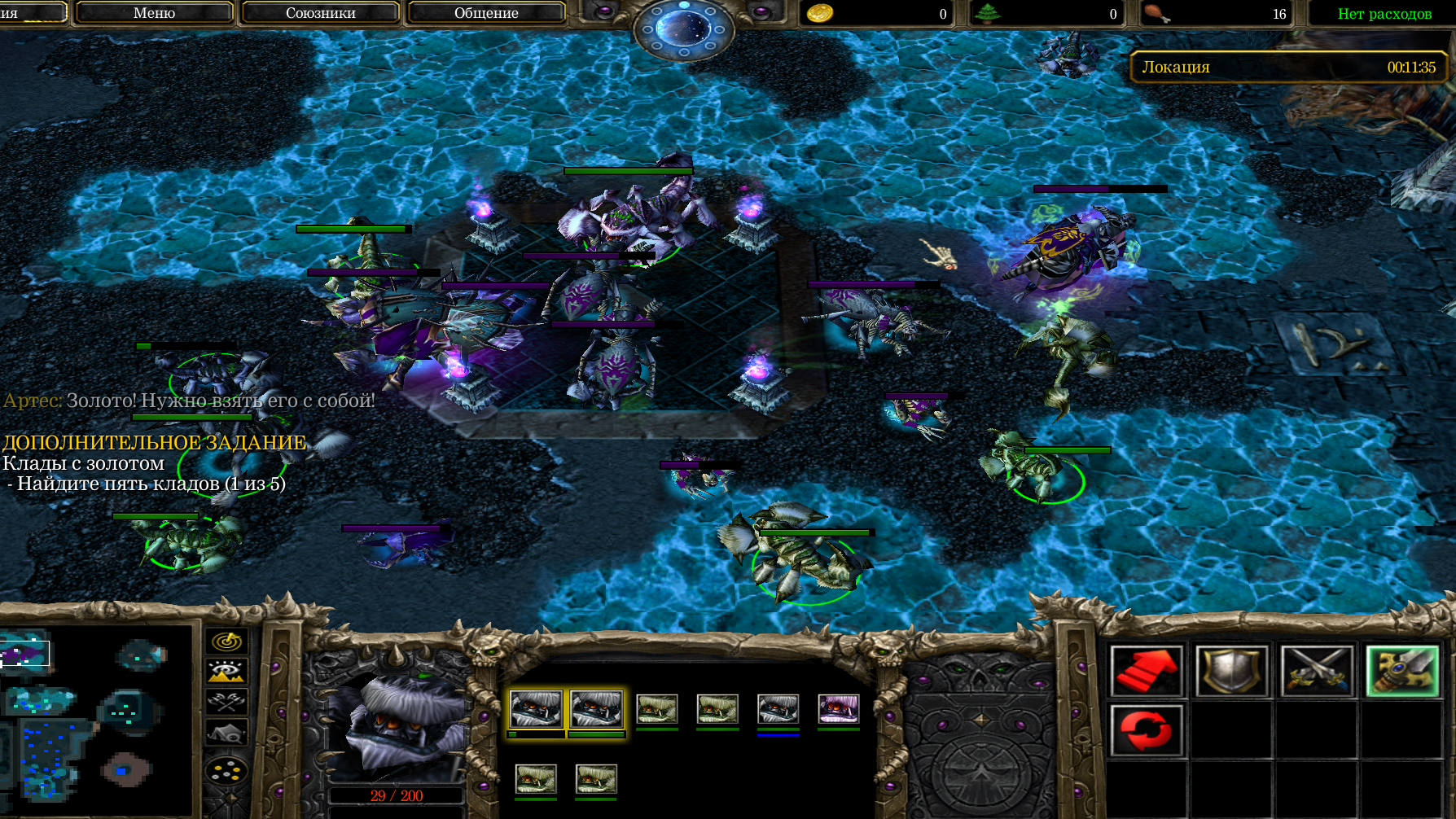Click the day-night clock orb

pos(684,28)
